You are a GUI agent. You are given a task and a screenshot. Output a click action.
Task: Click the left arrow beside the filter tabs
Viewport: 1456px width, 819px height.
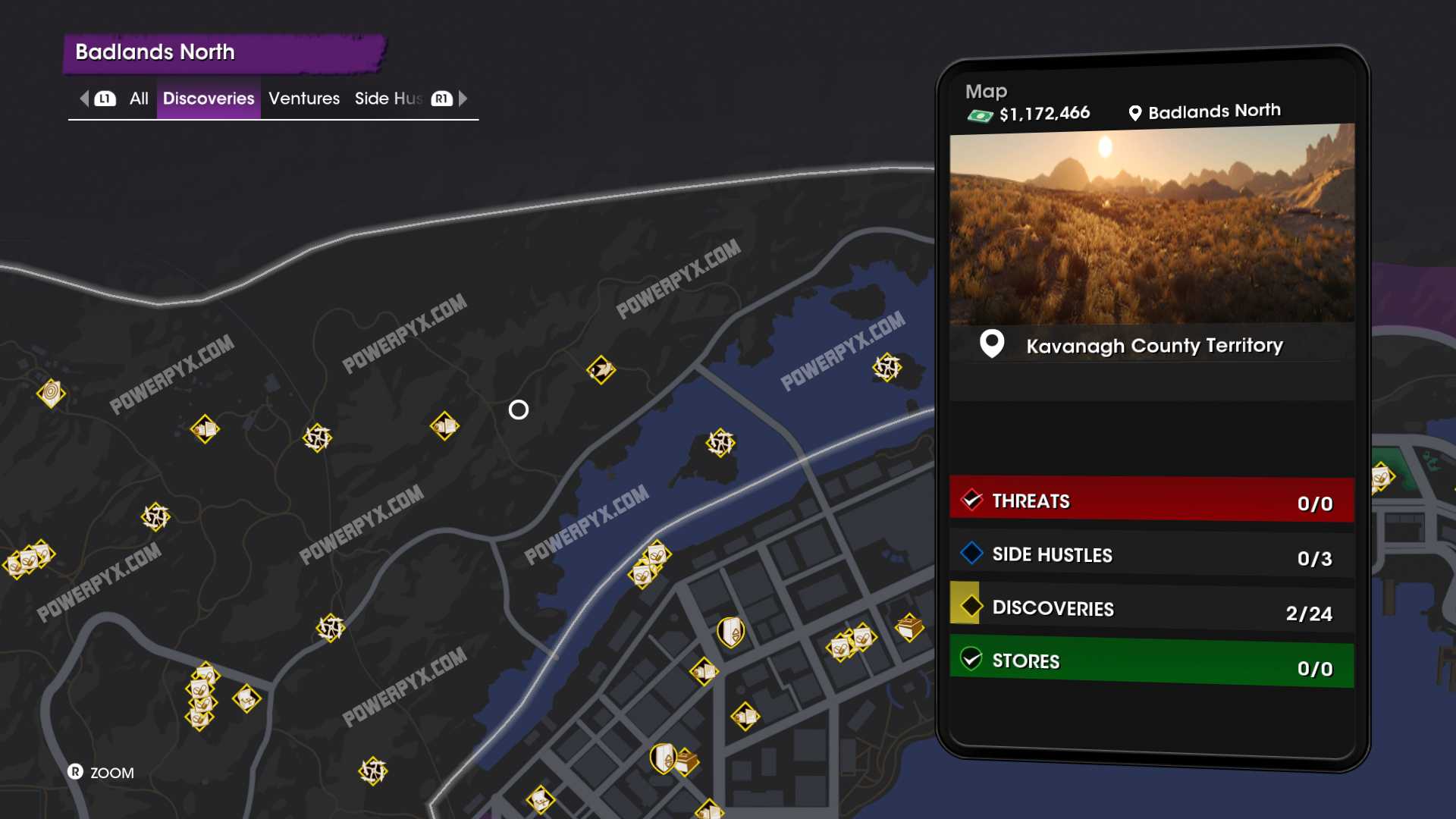click(x=84, y=99)
